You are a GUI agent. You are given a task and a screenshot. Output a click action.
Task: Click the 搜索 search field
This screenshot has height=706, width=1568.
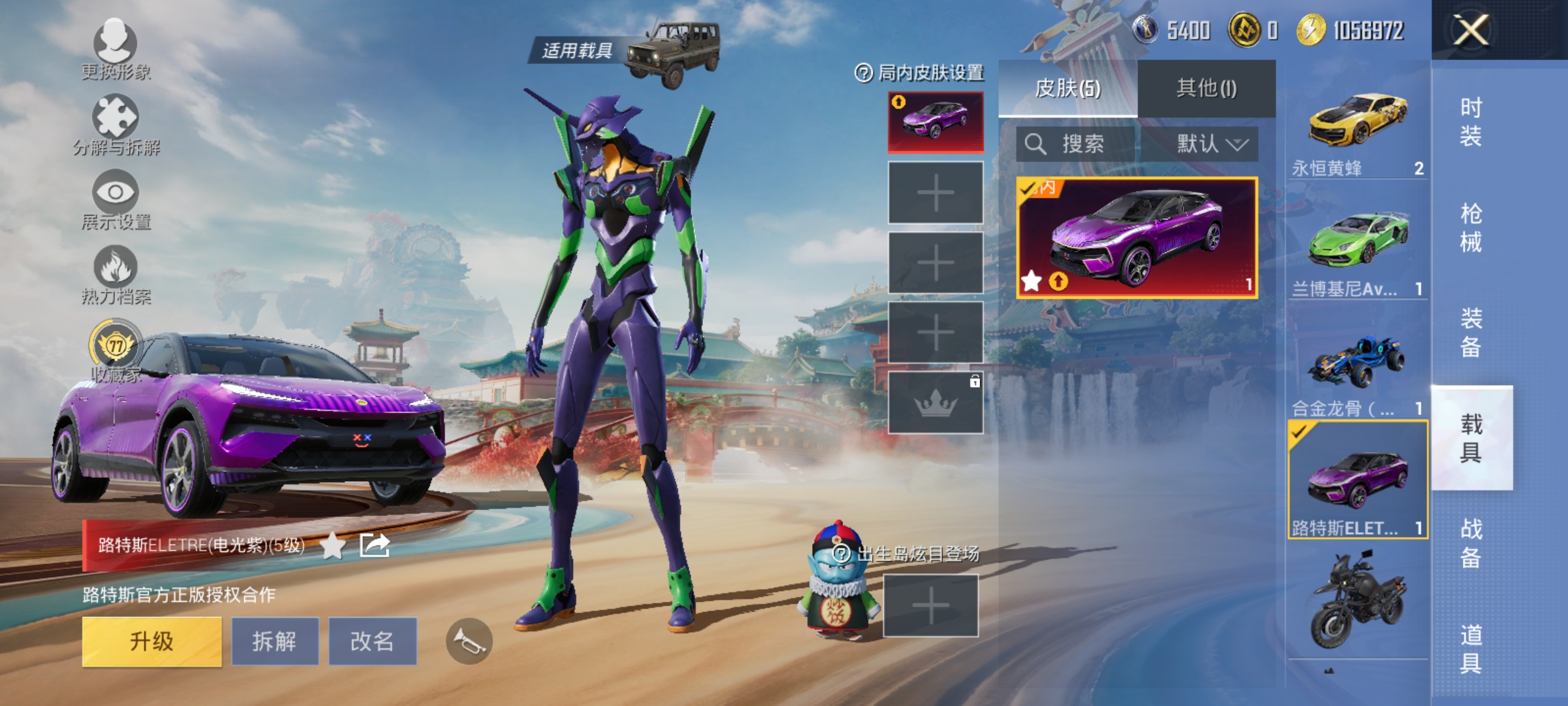1078,144
